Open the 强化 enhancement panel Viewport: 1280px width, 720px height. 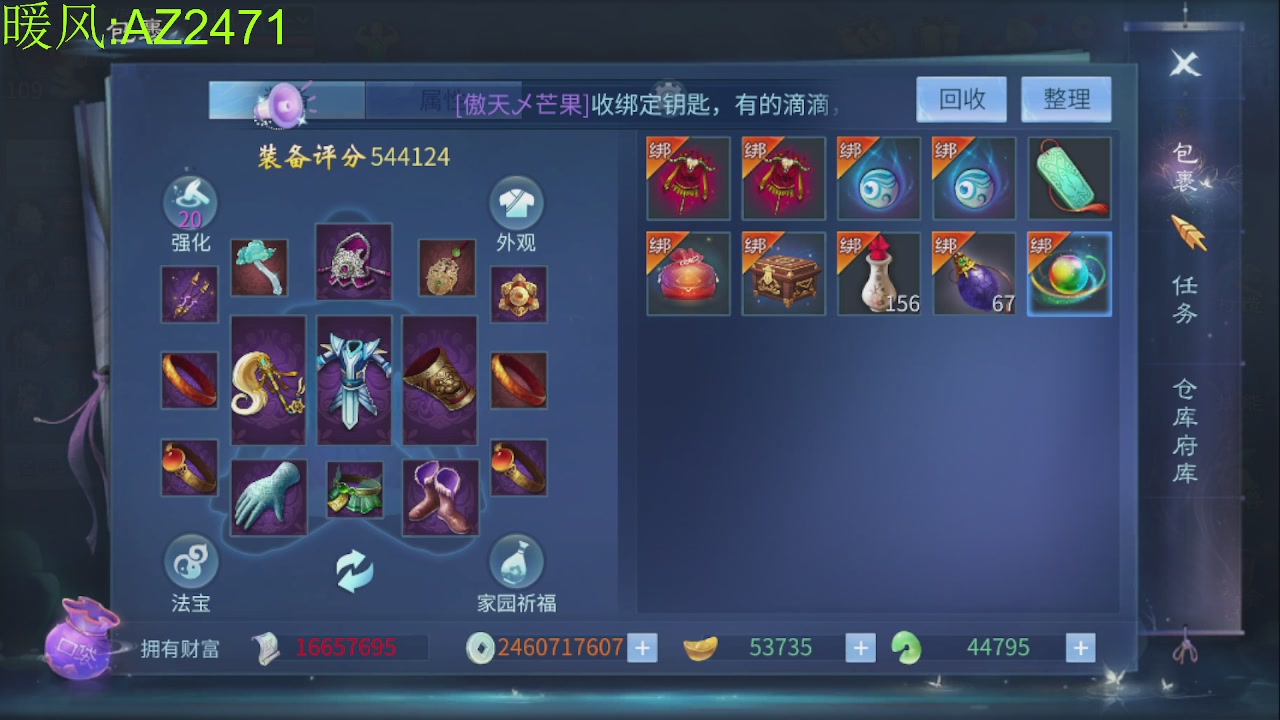point(190,212)
